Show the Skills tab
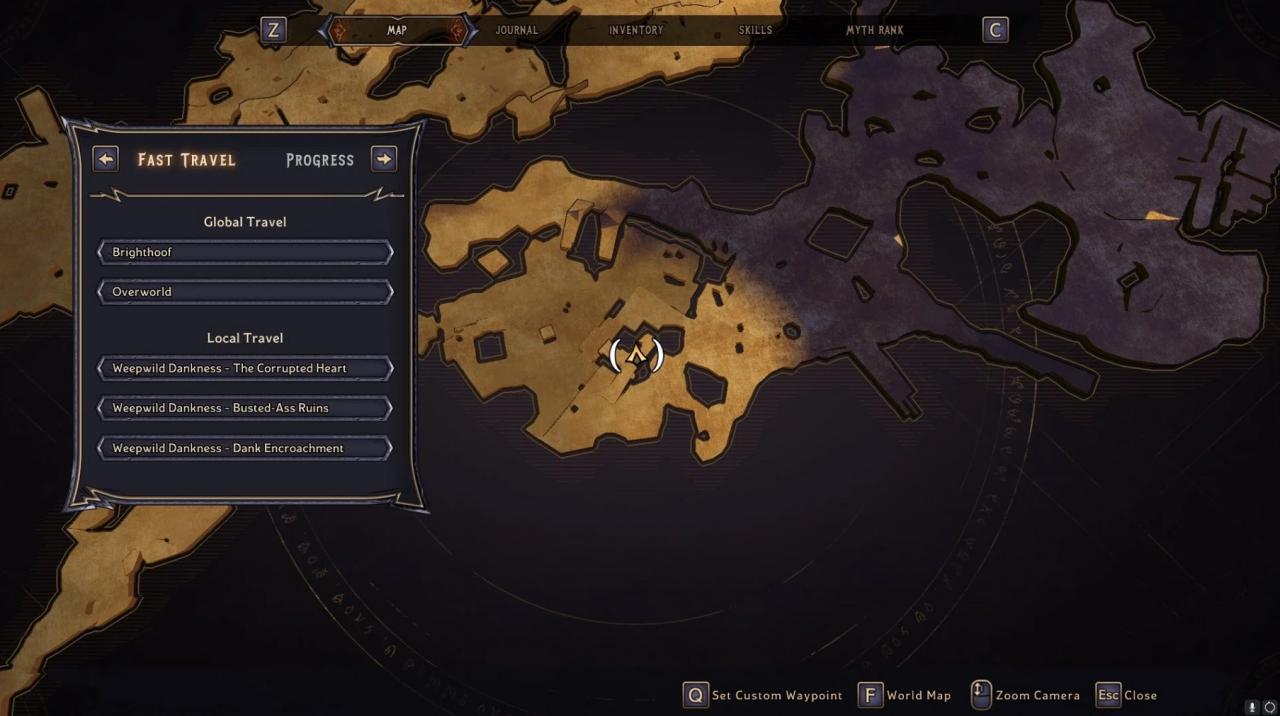 (x=755, y=30)
